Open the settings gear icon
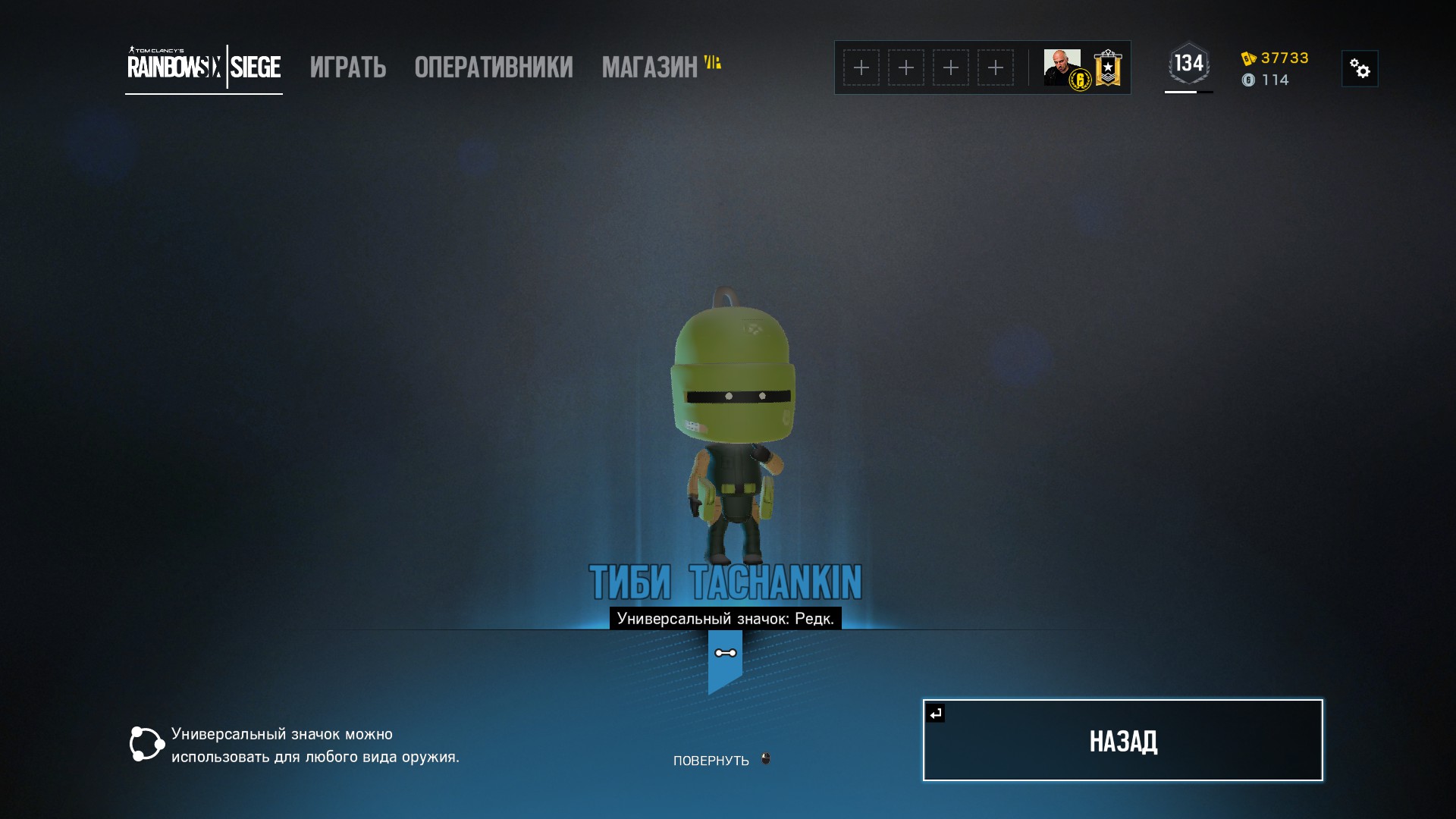This screenshot has height=819, width=1456. (1360, 67)
